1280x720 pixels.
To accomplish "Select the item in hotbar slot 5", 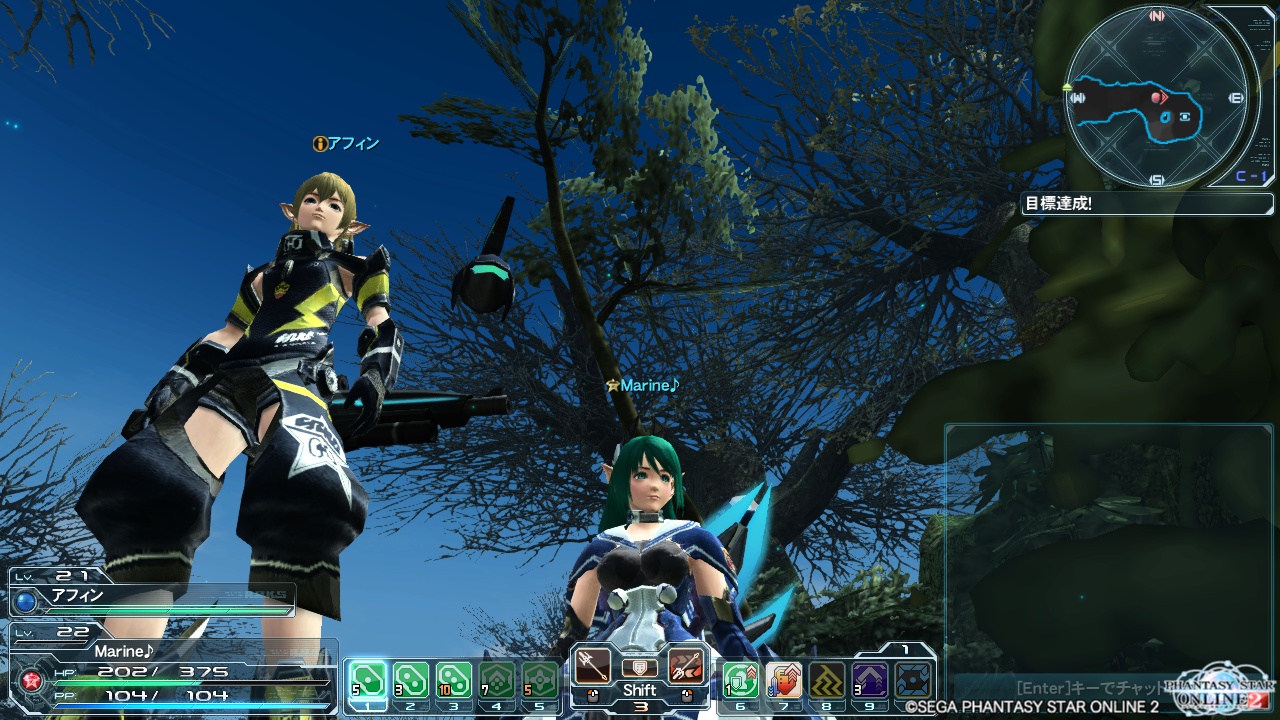I will point(540,681).
